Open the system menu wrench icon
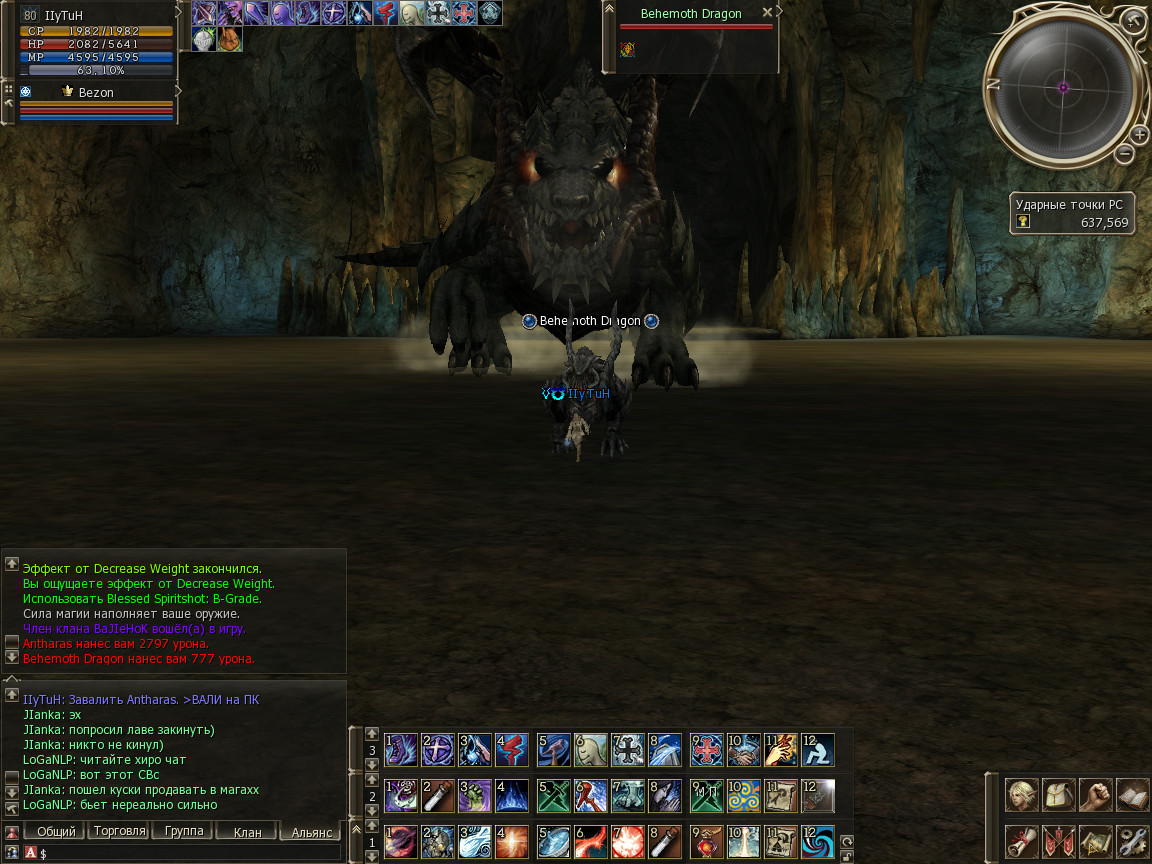The height and width of the screenshot is (864, 1152). [x=1132, y=840]
